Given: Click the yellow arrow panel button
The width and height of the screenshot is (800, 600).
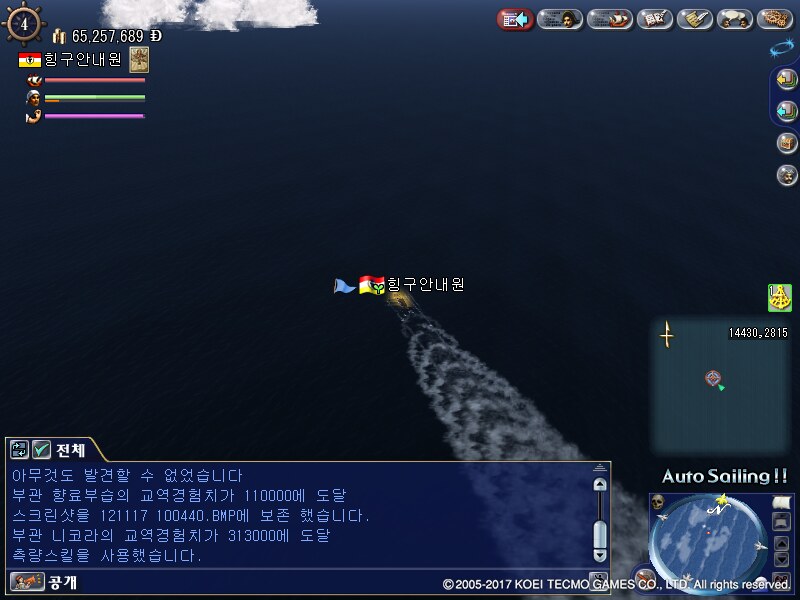Looking at the screenshot, I should point(786,80).
